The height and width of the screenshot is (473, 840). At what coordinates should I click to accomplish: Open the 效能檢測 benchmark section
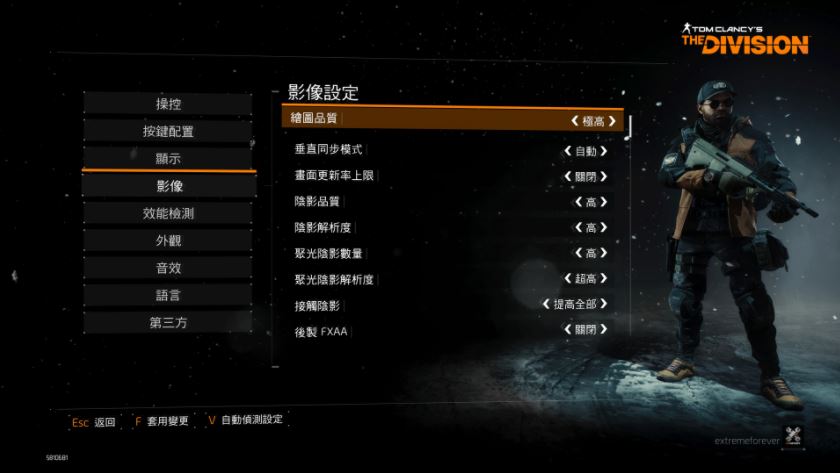coord(168,213)
